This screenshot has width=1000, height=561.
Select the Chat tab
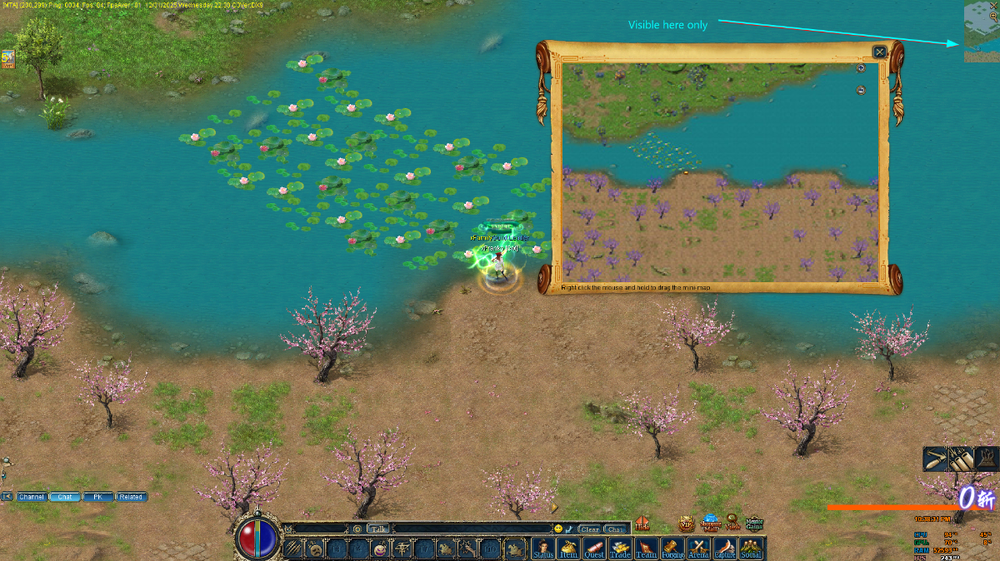(65, 497)
